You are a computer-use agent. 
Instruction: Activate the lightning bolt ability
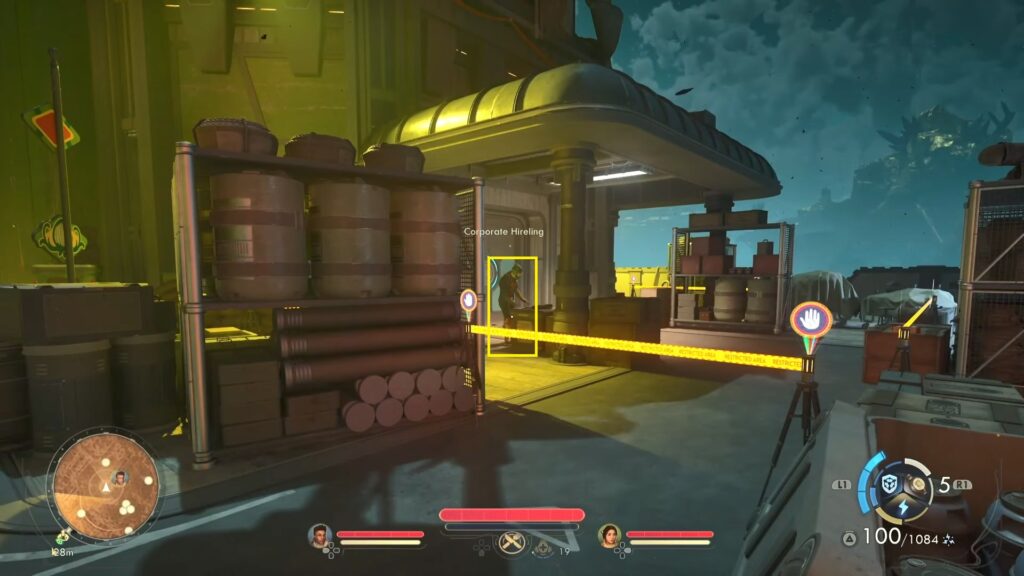pos(902,507)
